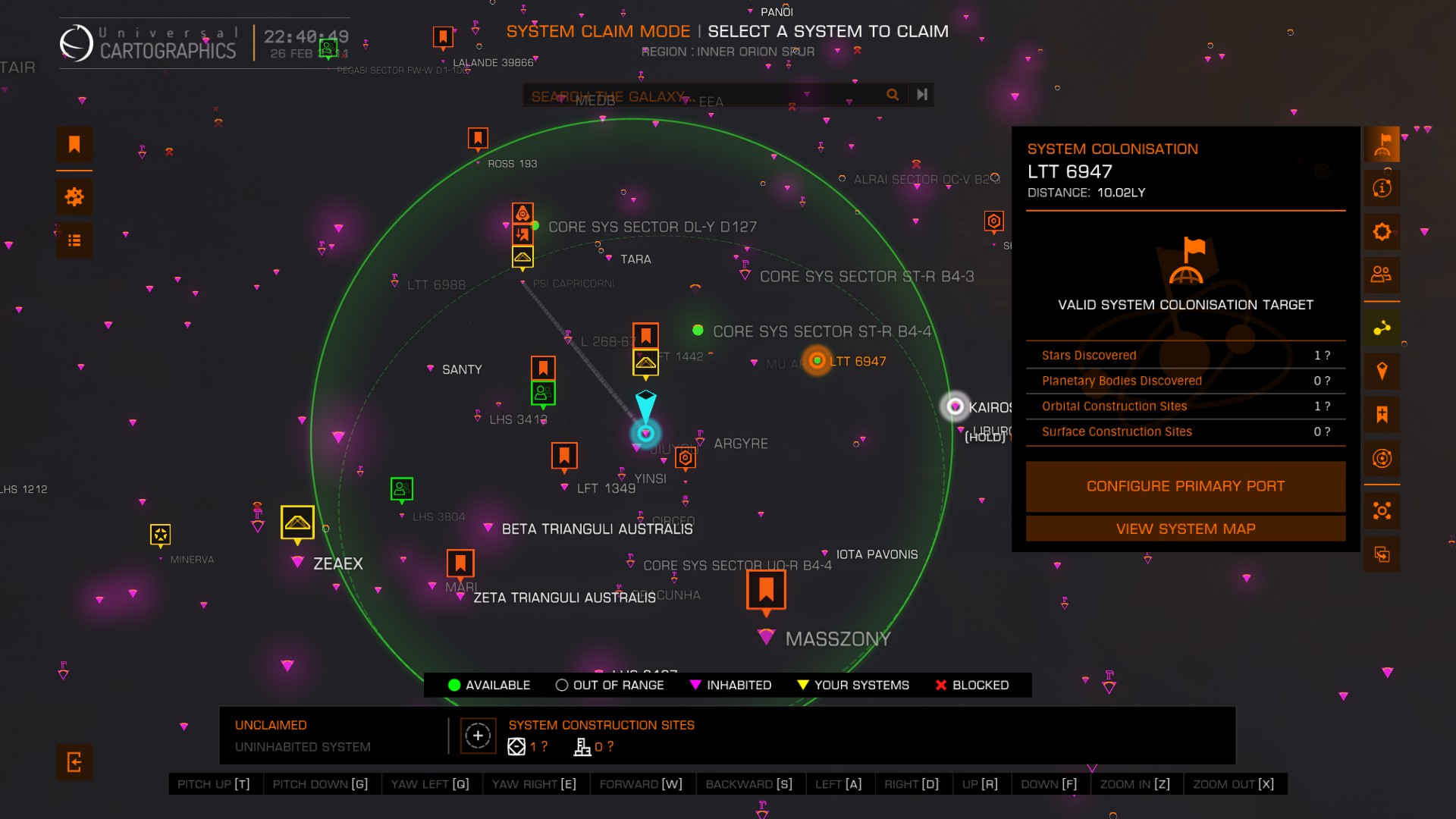Exit the galaxy map via exit icon
The height and width of the screenshot is (819, 1456).
(74, 761)
